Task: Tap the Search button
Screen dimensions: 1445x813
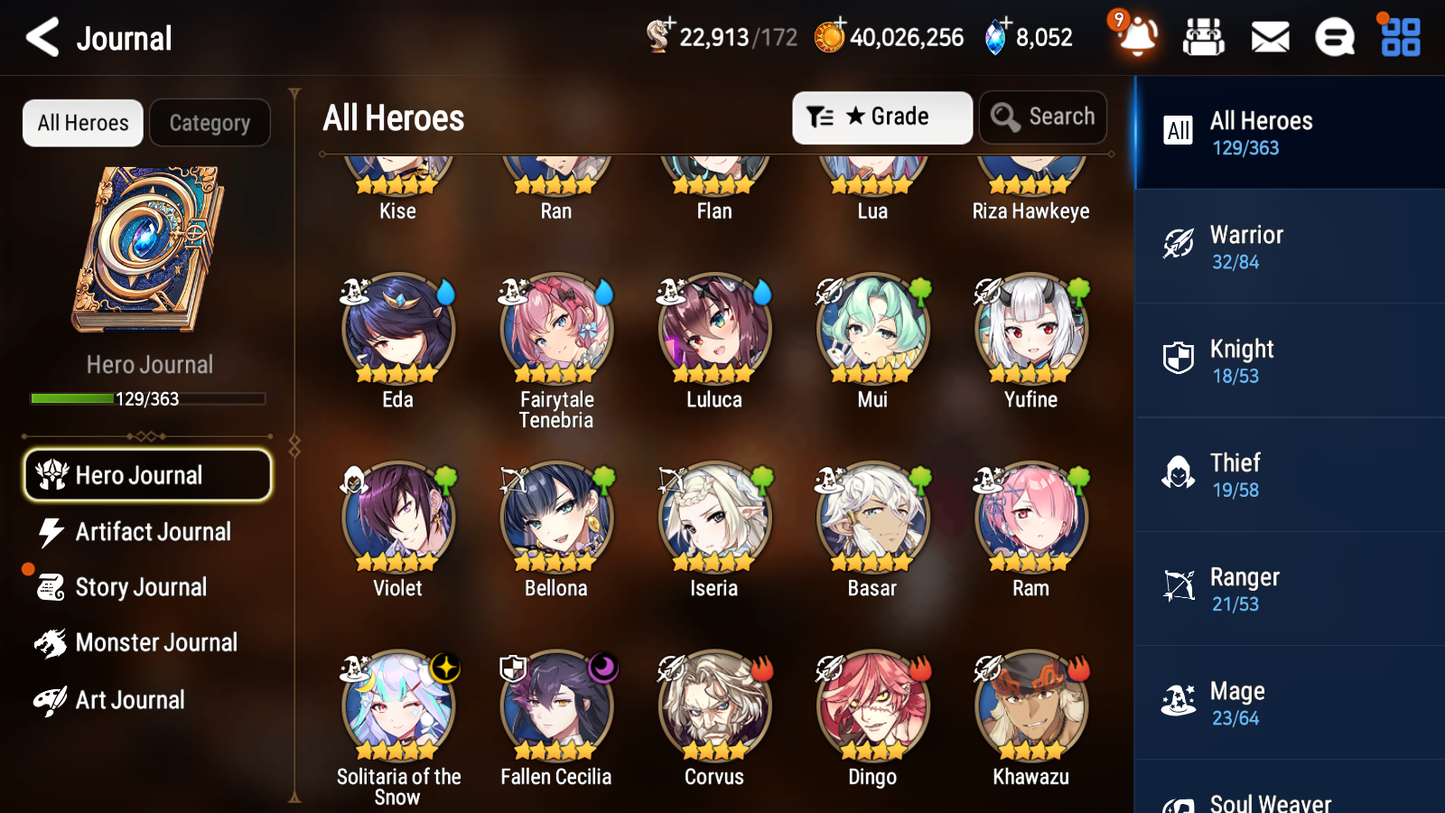Action: tap(1043, 117)
